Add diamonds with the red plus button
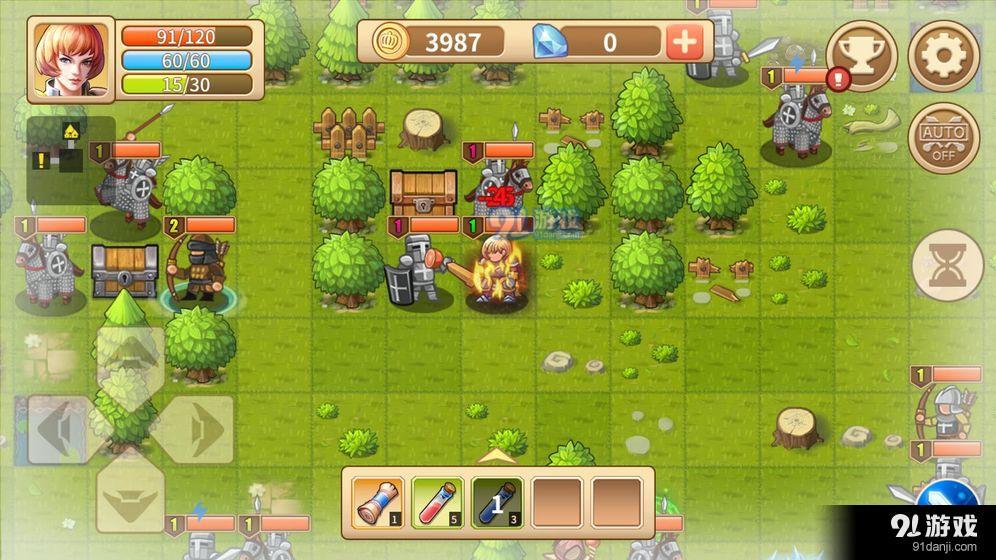 [685, 42]
